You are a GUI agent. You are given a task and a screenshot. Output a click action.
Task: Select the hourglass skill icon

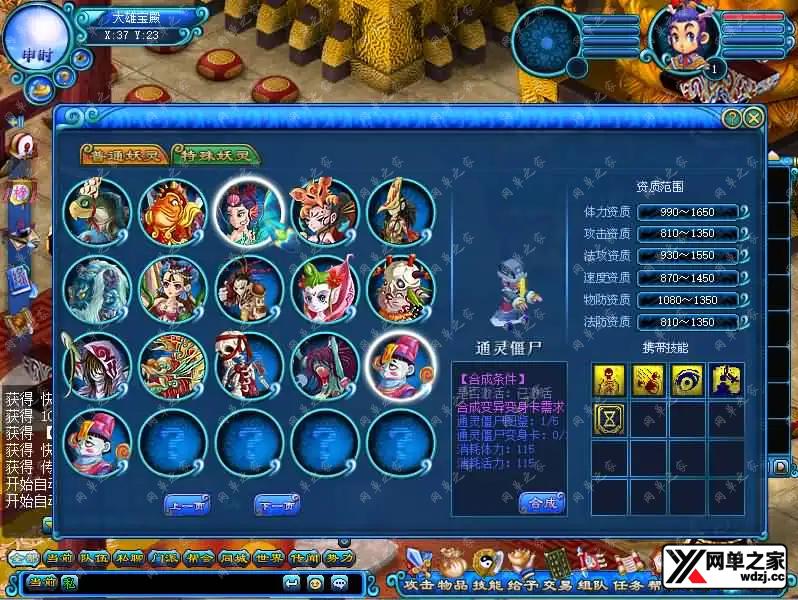pyautogui.click(x=609, y=418)
